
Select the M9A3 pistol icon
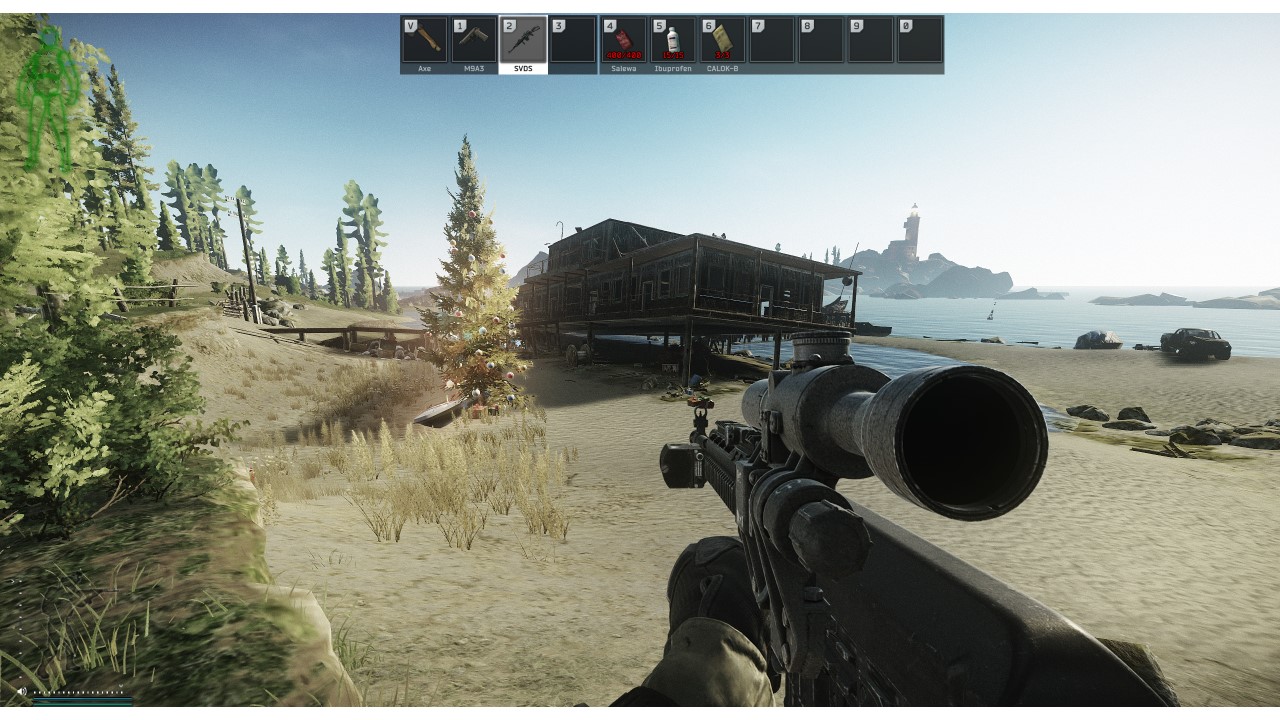(x=474, y=39)
